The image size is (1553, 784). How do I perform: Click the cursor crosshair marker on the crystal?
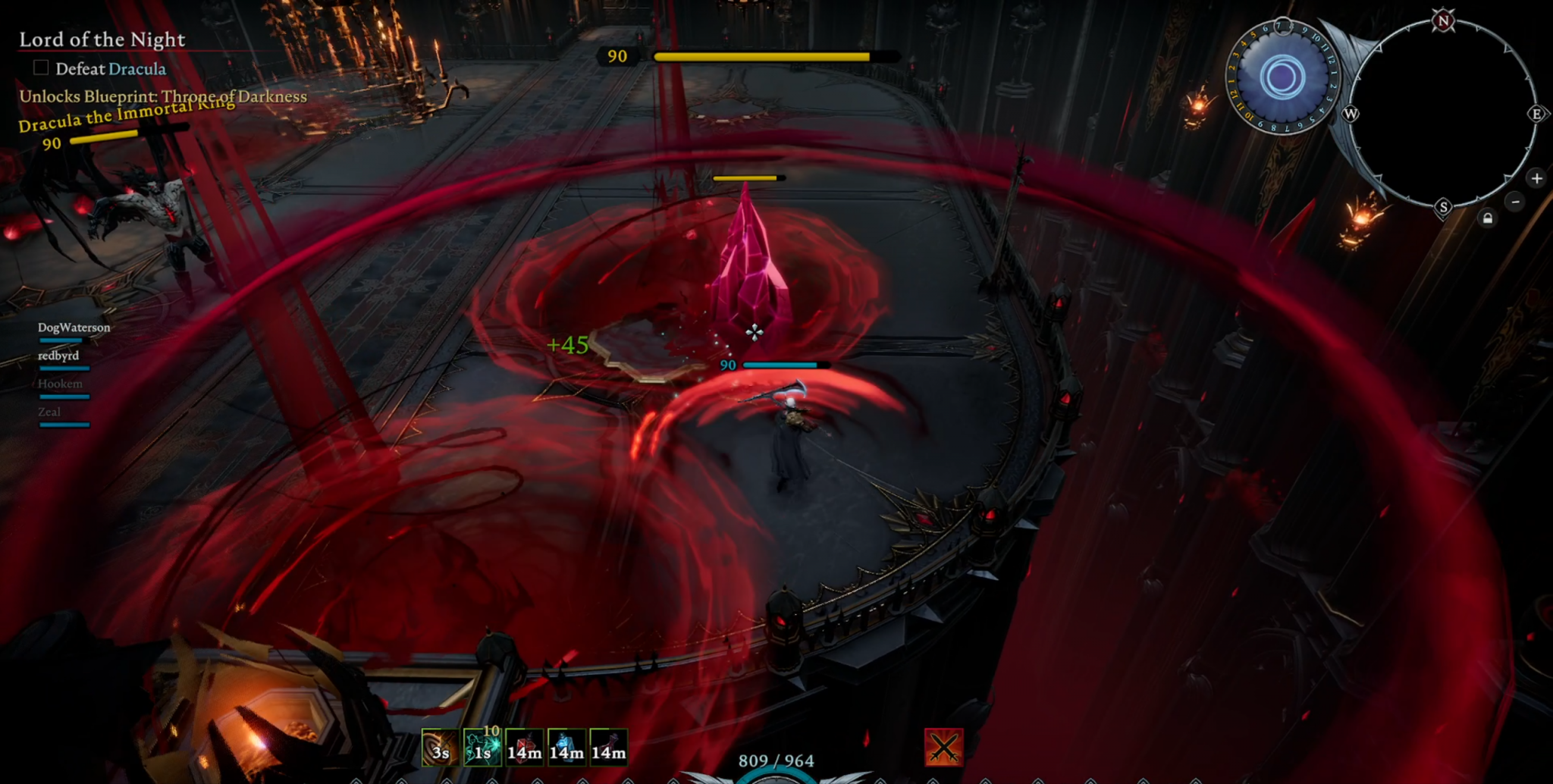click(755, 332)
